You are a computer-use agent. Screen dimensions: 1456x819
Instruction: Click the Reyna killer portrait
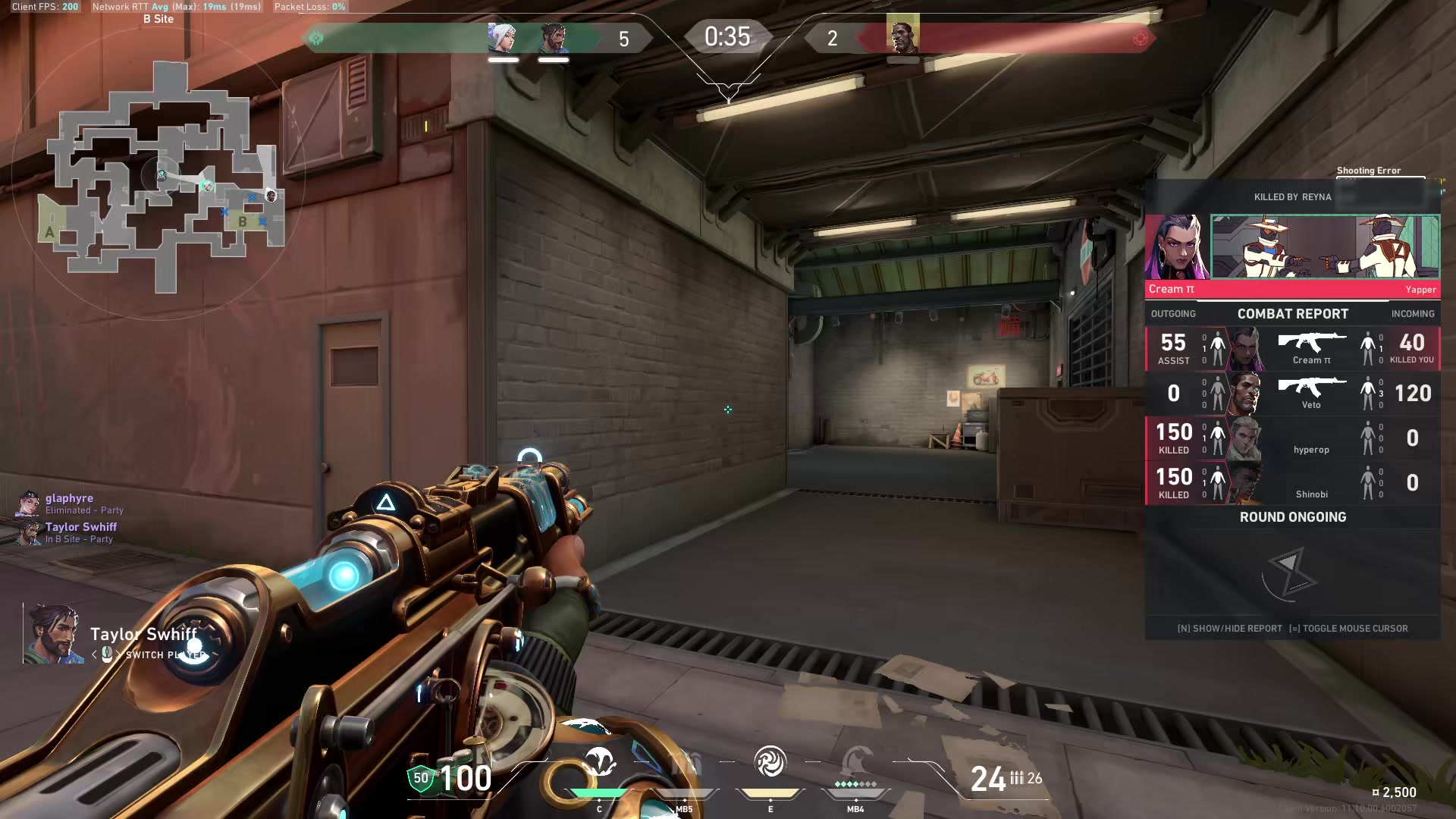[x=1177, y=248]
